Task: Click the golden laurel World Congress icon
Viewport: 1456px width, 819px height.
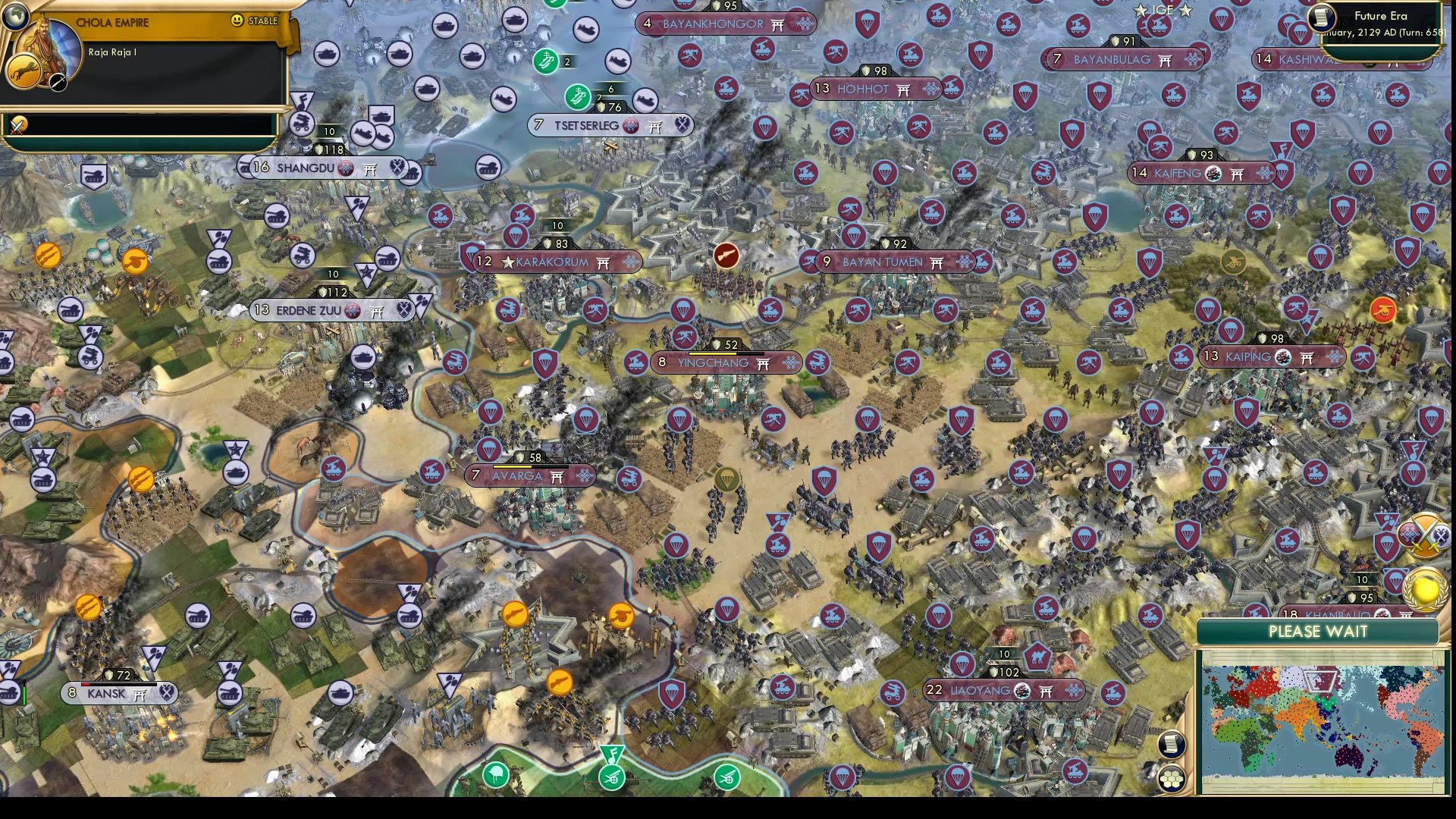Action: click(1420, 588)
